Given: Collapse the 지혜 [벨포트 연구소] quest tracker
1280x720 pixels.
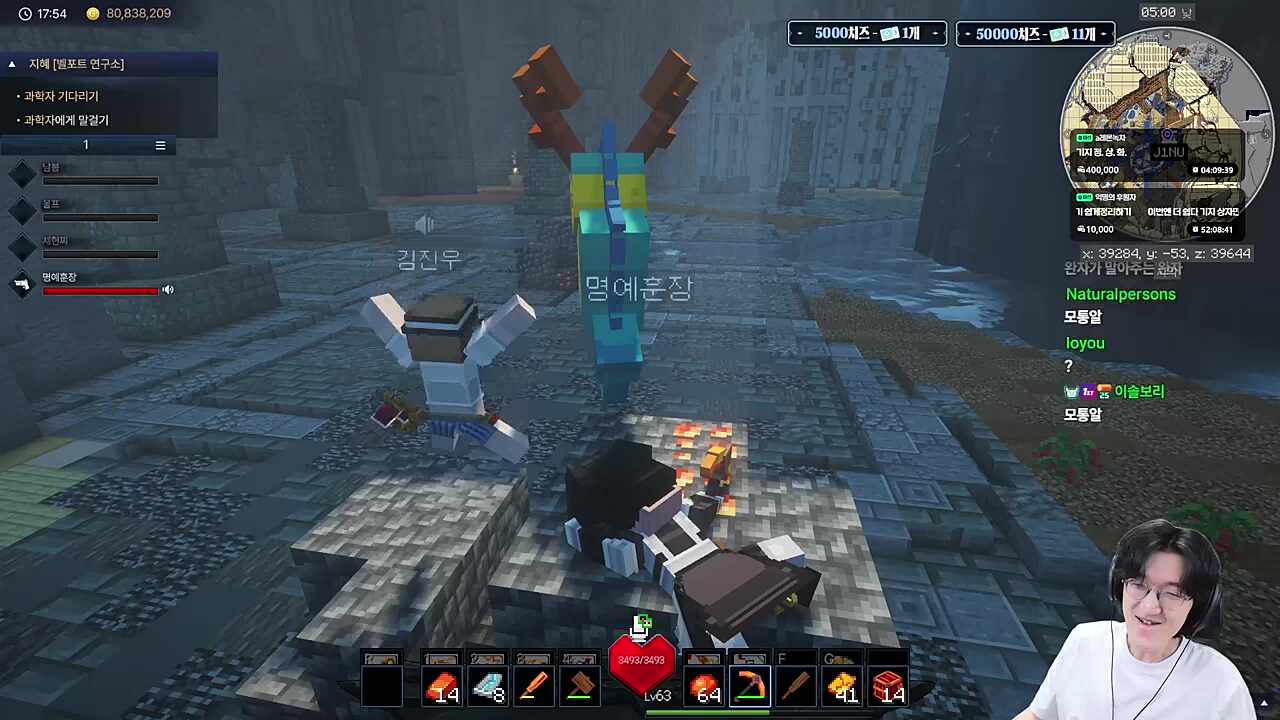Looking at the screenshot, I should click(x=12, y=64).
